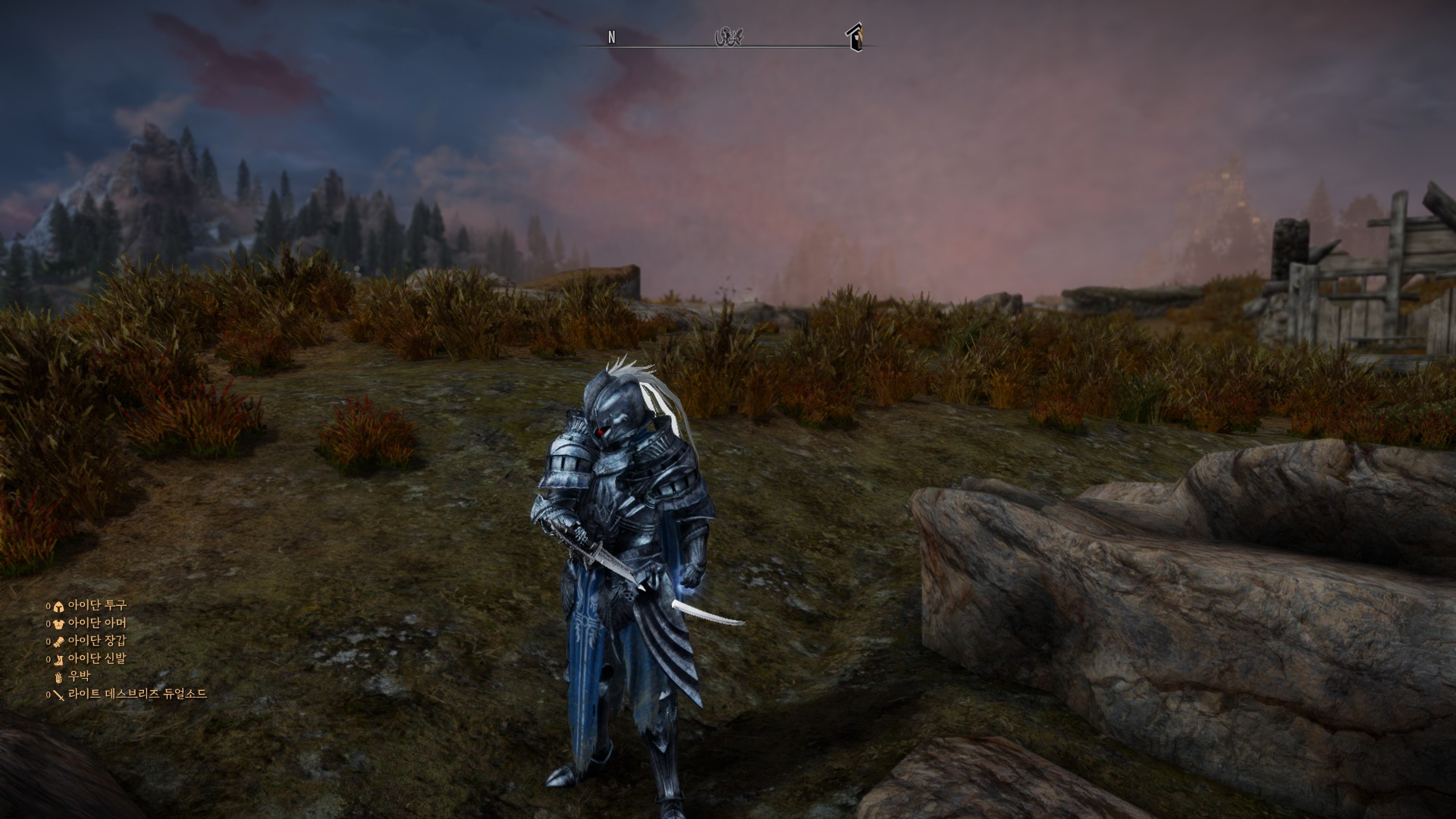
Task: Click the helmet icon next to 아이단 투구
Action: point(58,605)
